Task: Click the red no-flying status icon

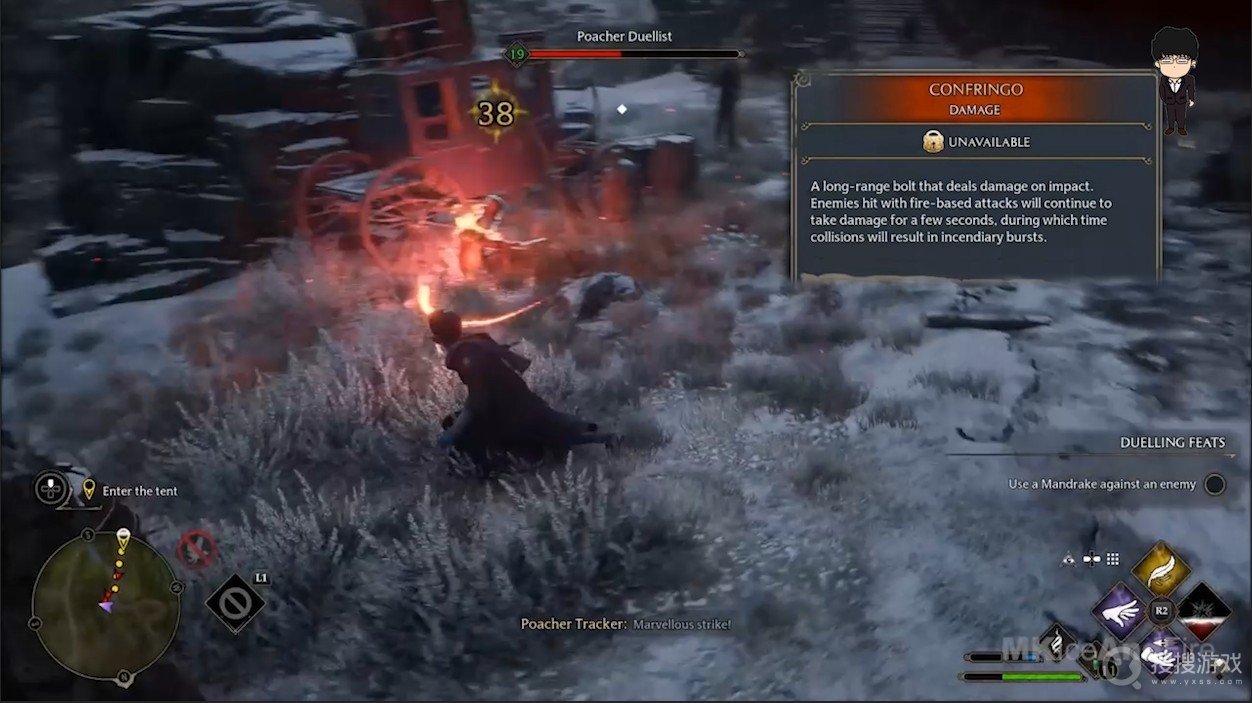Action: (197, 549)
